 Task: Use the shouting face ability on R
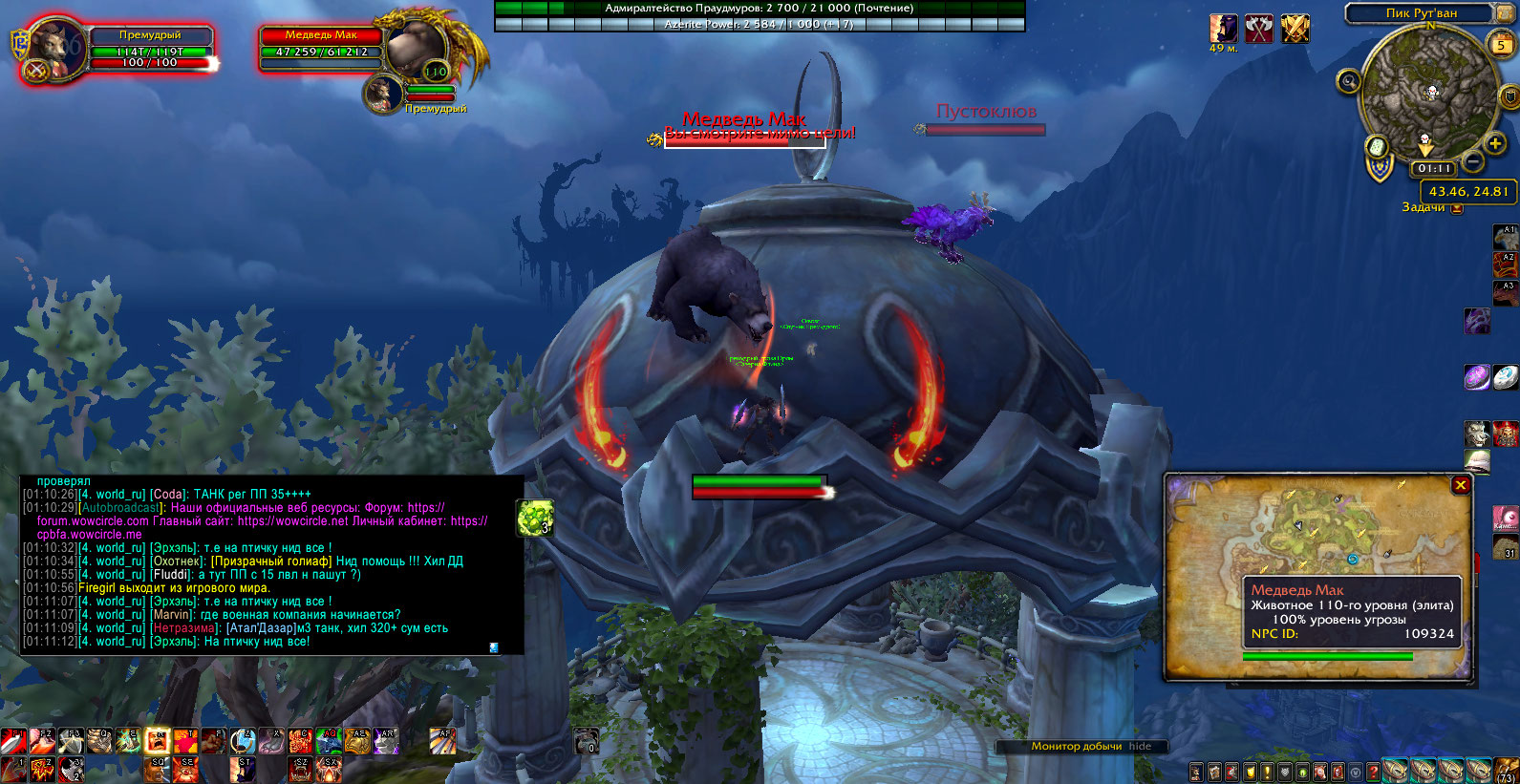coord(158,741)
